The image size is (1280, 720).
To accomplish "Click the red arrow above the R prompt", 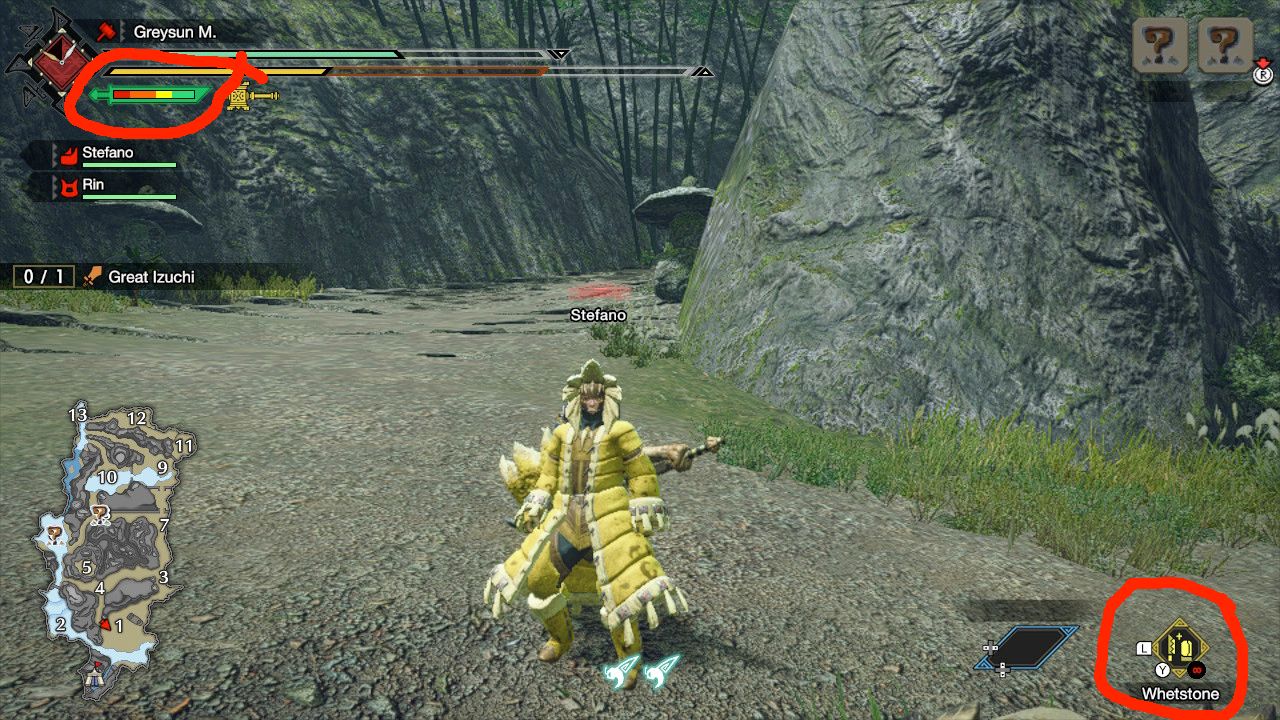I will coord(1262,62).
